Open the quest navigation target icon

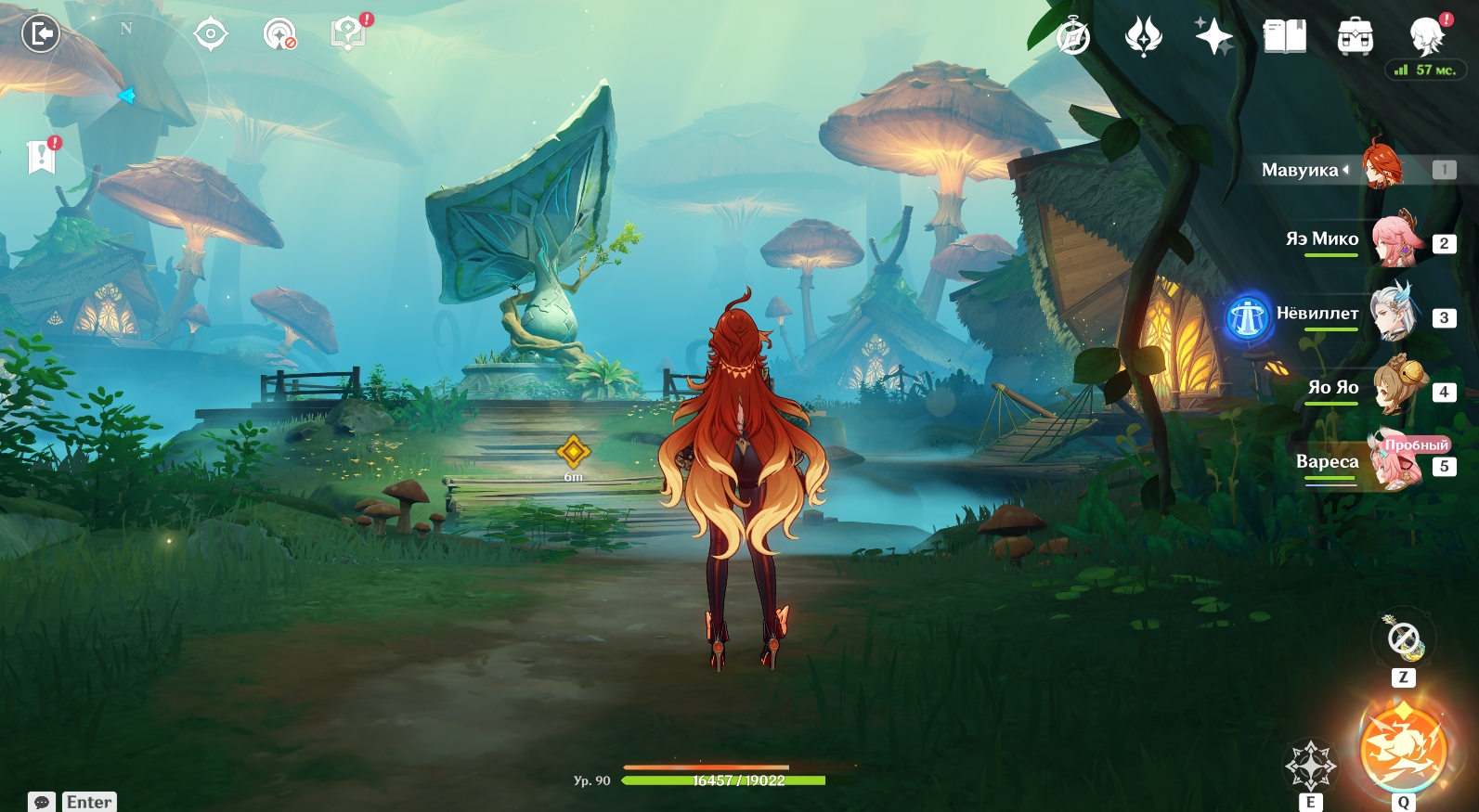pyautogui.click(x=211, y=34)
